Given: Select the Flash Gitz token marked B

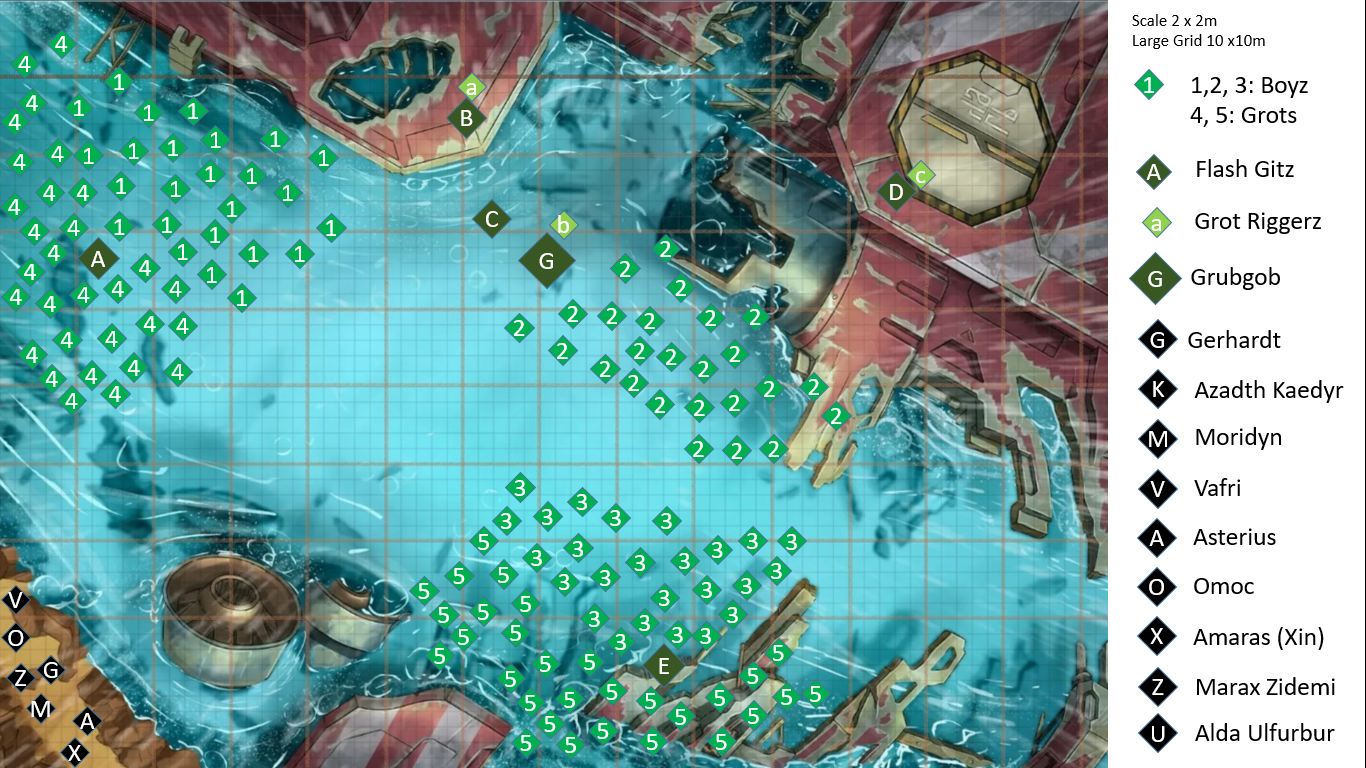Looking at the screenshot, I should 466,119.
